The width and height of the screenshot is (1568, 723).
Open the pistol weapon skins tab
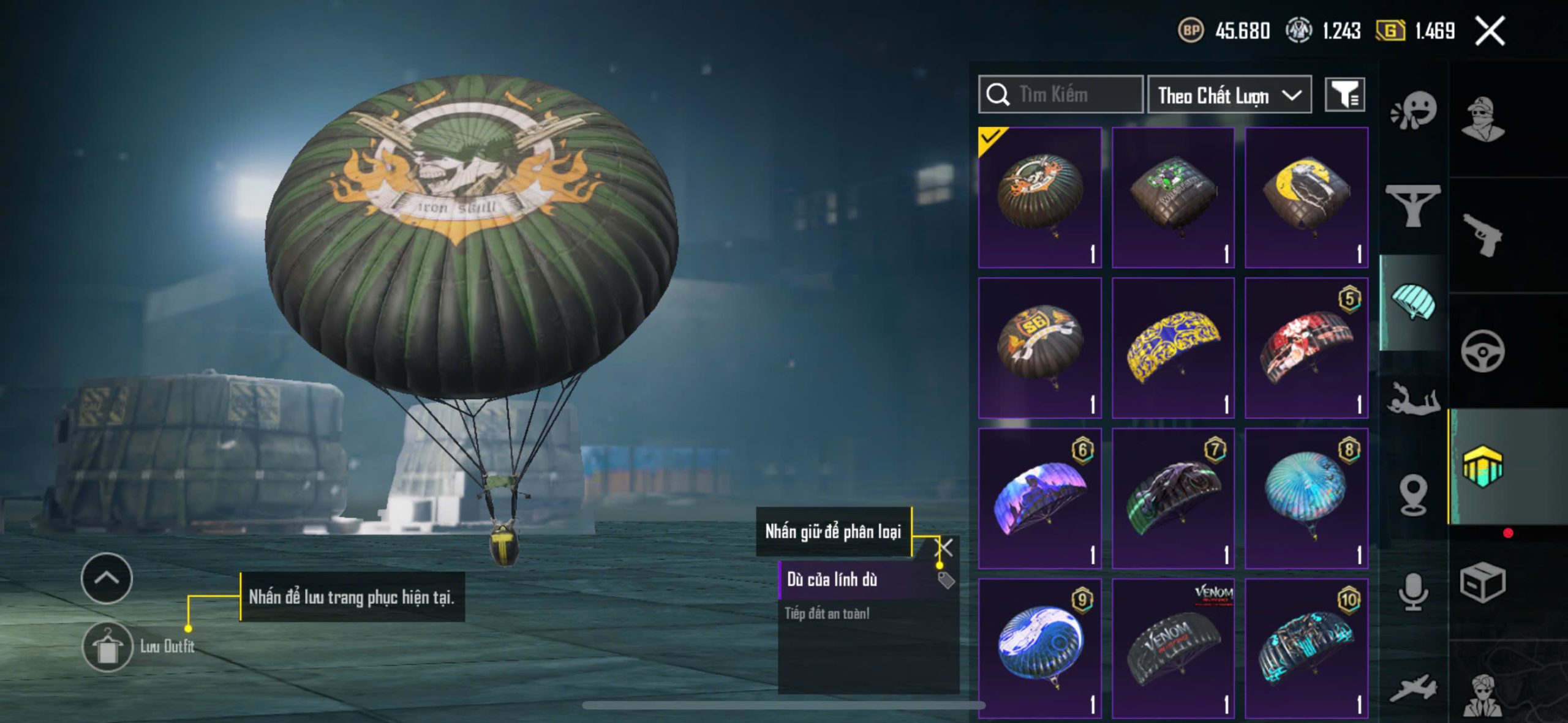point(1482,235)
